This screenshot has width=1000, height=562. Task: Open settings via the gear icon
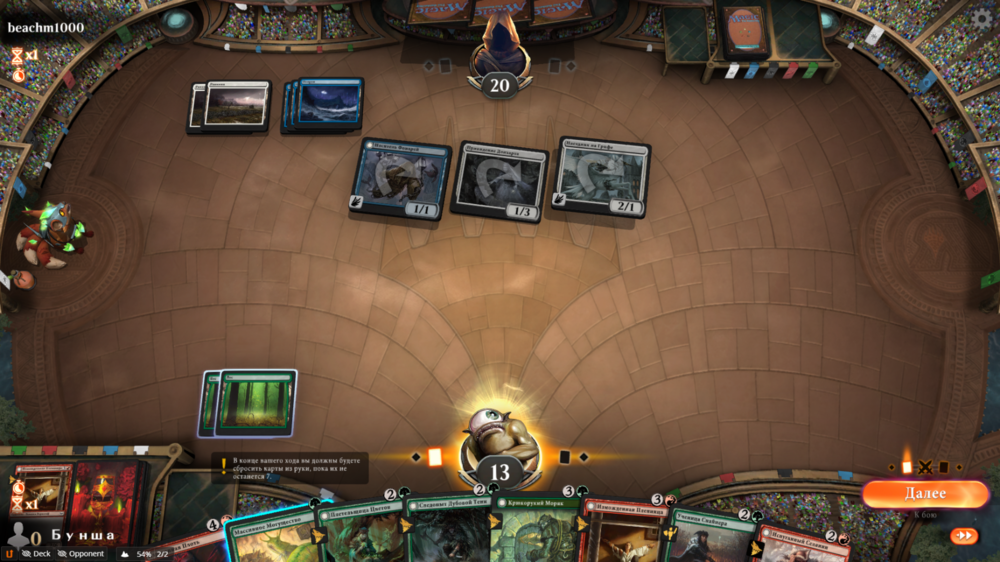(983, 17)
